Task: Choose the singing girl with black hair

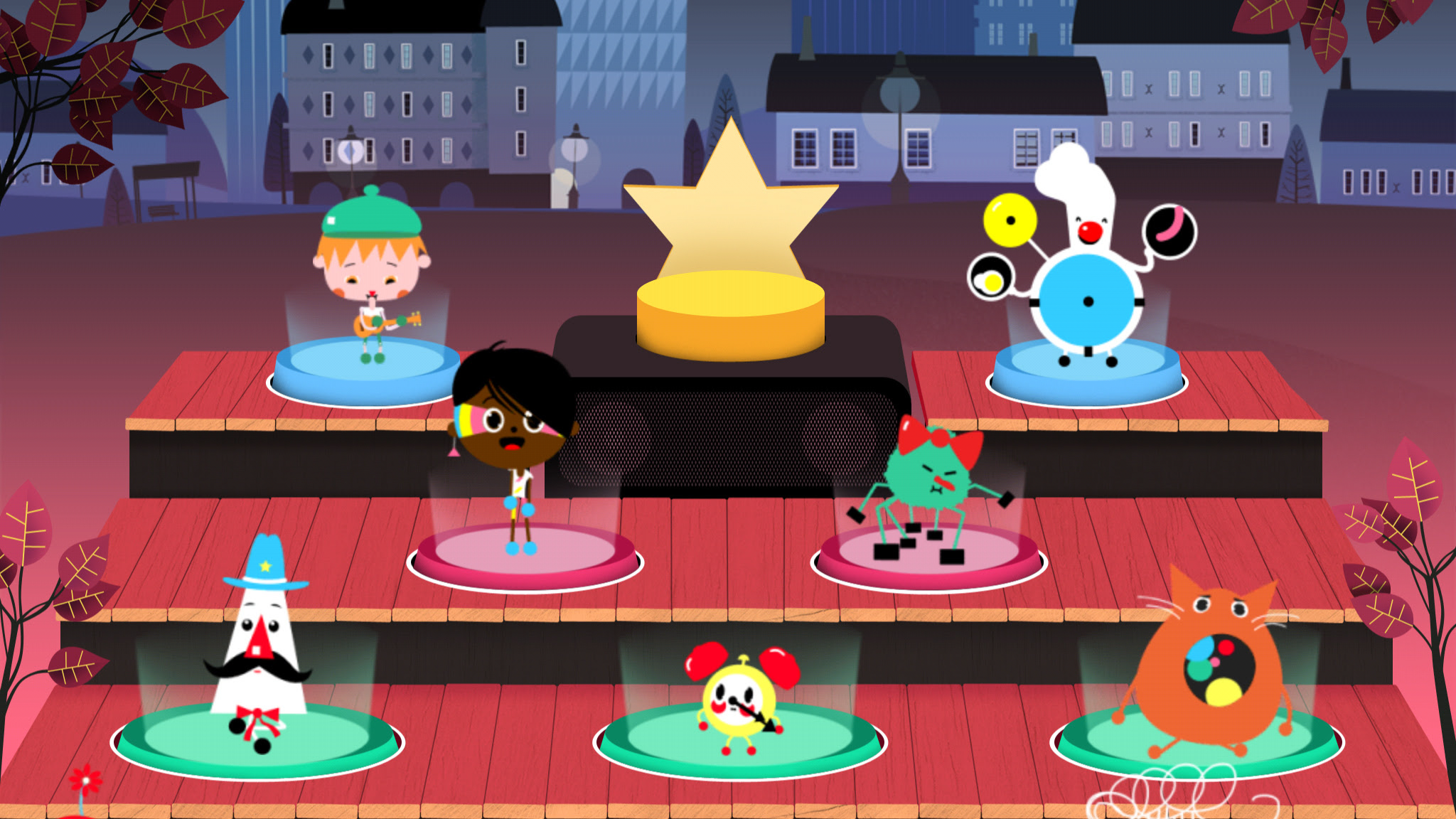Action: click(x=513, y=434)
